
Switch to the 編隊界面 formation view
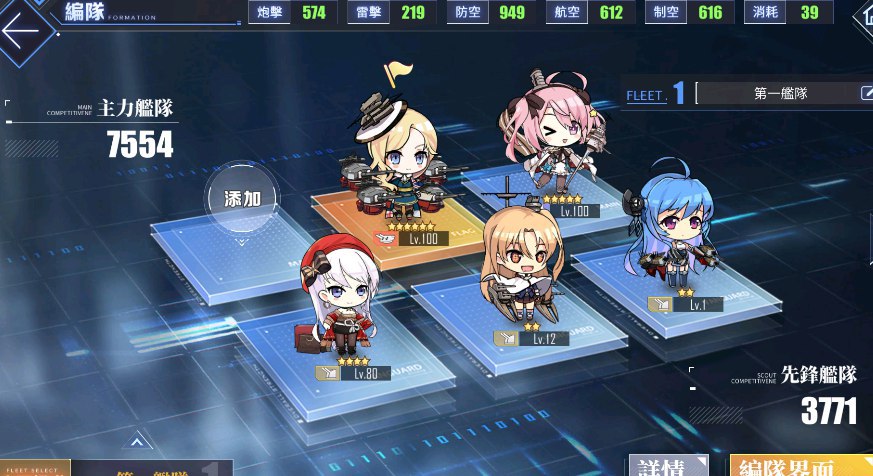pos(800,466)
